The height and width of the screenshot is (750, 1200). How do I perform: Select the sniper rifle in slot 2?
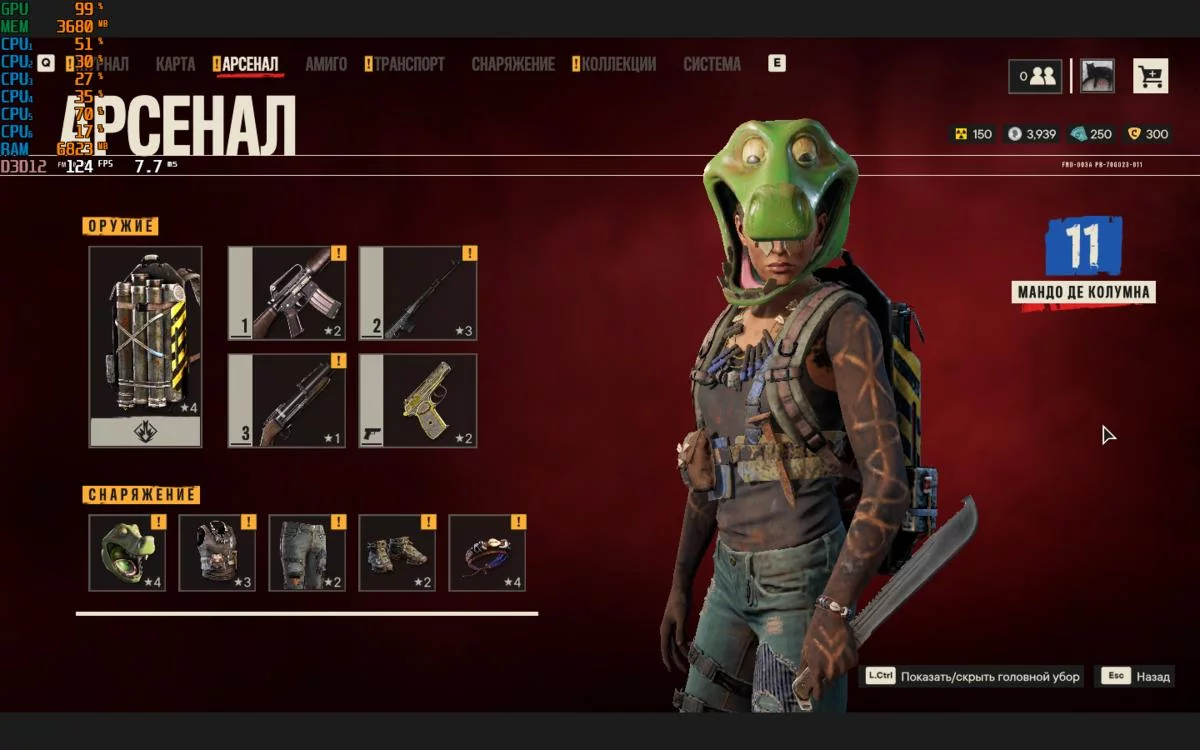tap(418, 294)
